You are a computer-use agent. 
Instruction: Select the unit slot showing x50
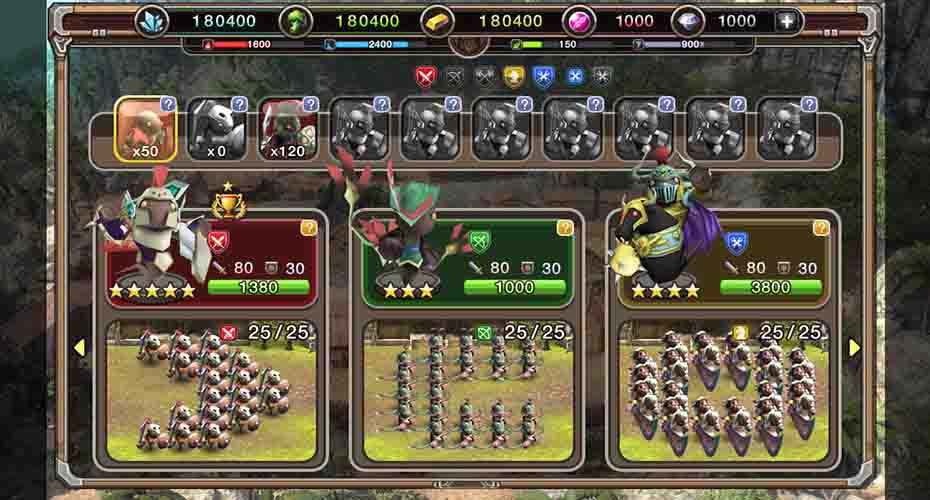pos(147,130)
